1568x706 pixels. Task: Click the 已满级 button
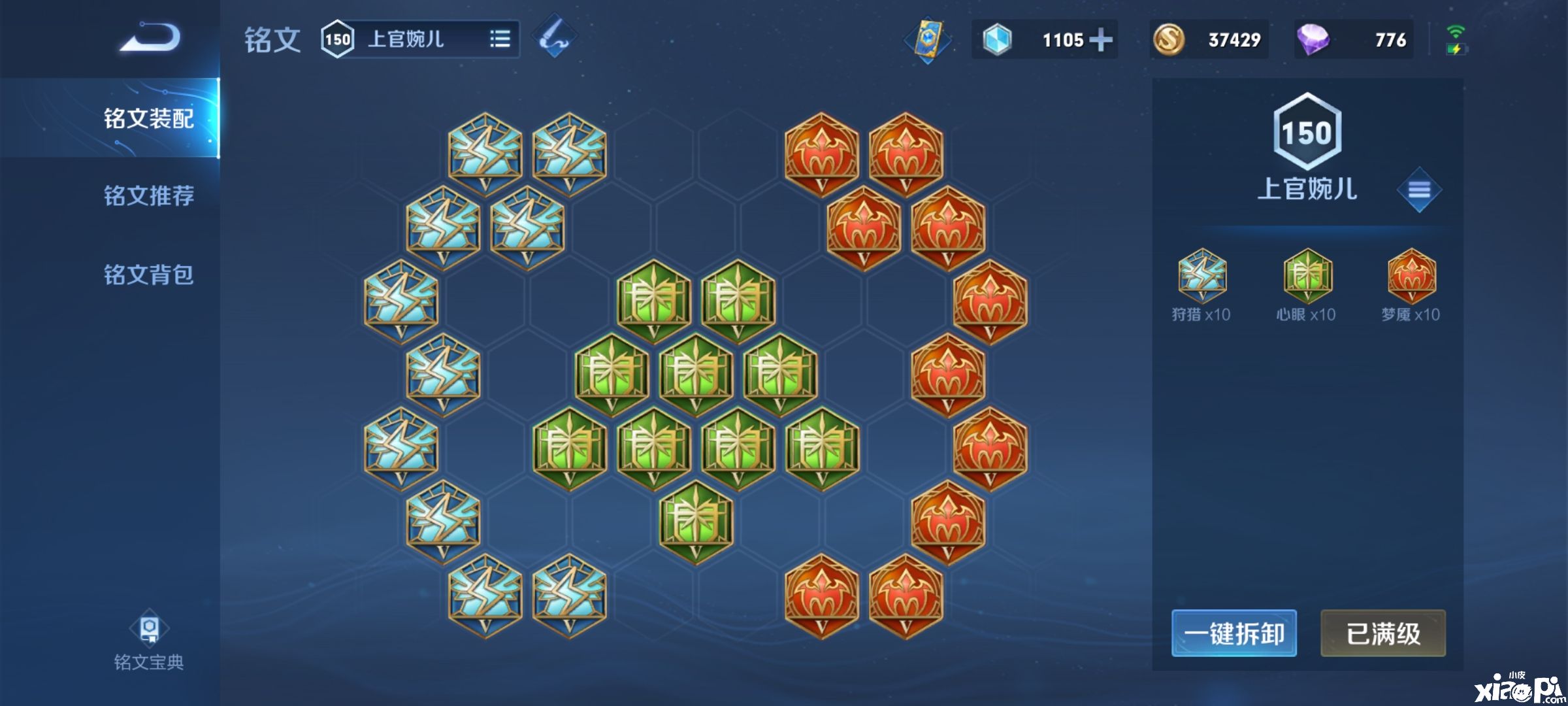coord(1383,633)
